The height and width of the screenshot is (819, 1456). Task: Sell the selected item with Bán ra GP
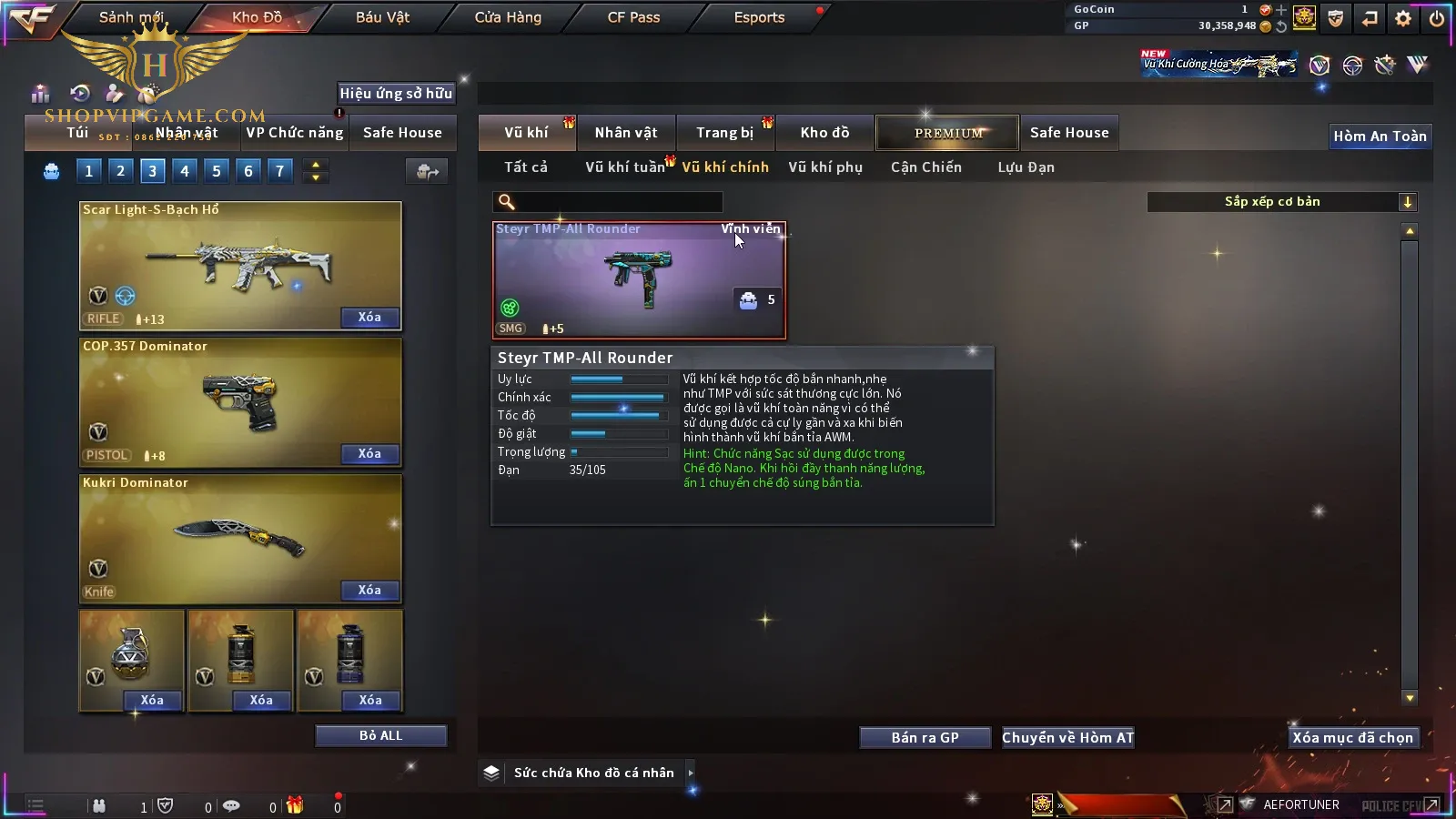(925, 738)
